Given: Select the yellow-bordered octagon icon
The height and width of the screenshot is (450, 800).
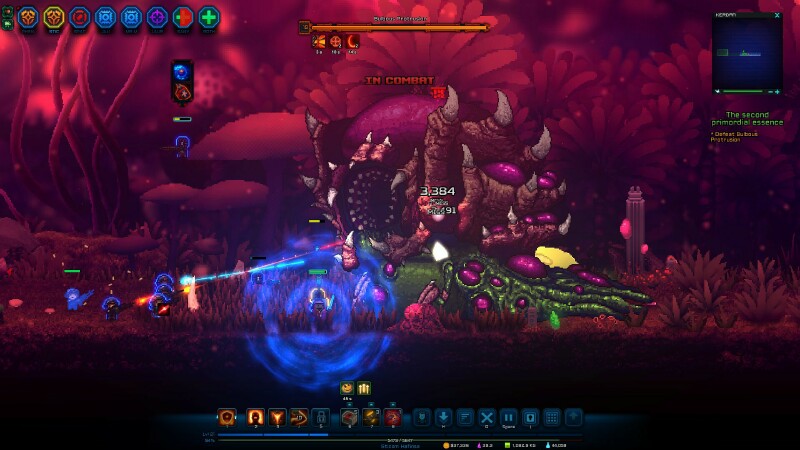Looking at the screenshot, I should tap(53, 17).
